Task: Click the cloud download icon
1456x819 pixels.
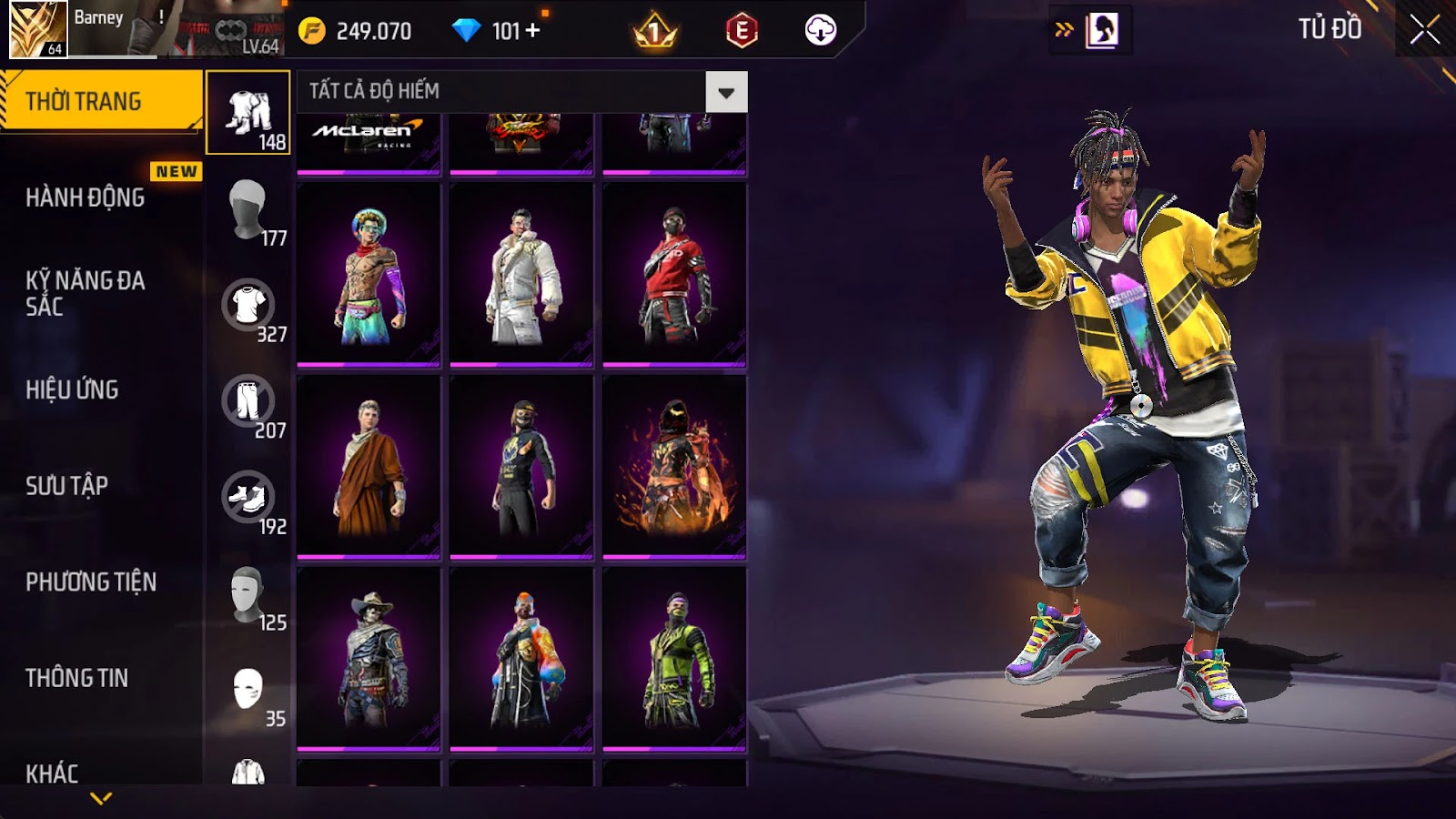Action: (820, 31)
